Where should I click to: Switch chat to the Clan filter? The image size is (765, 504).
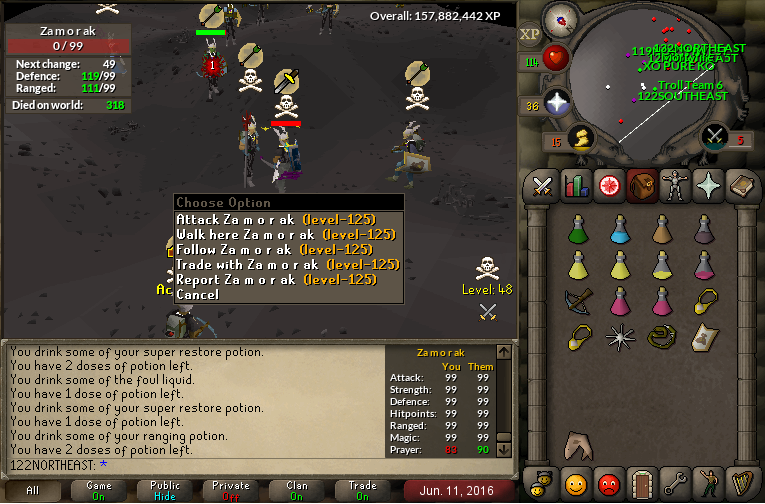tap(297, 490)
